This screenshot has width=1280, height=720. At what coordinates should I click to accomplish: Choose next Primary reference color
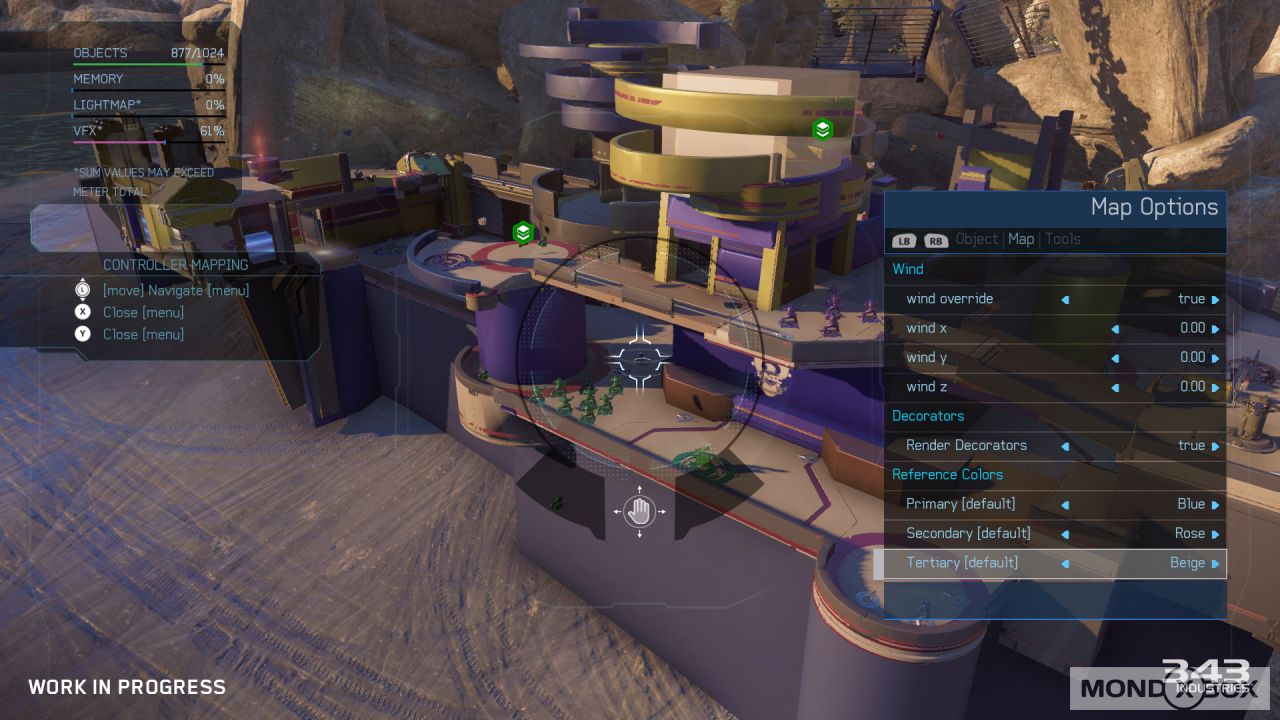[x=1215, y=505]
